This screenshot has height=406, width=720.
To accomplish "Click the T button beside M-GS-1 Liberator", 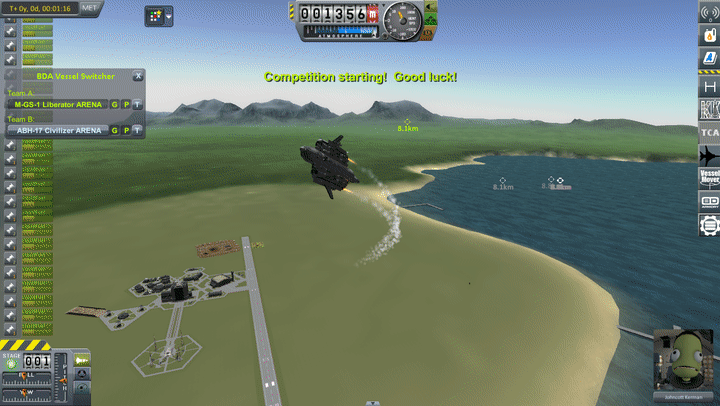I will (x=137, y=104).
